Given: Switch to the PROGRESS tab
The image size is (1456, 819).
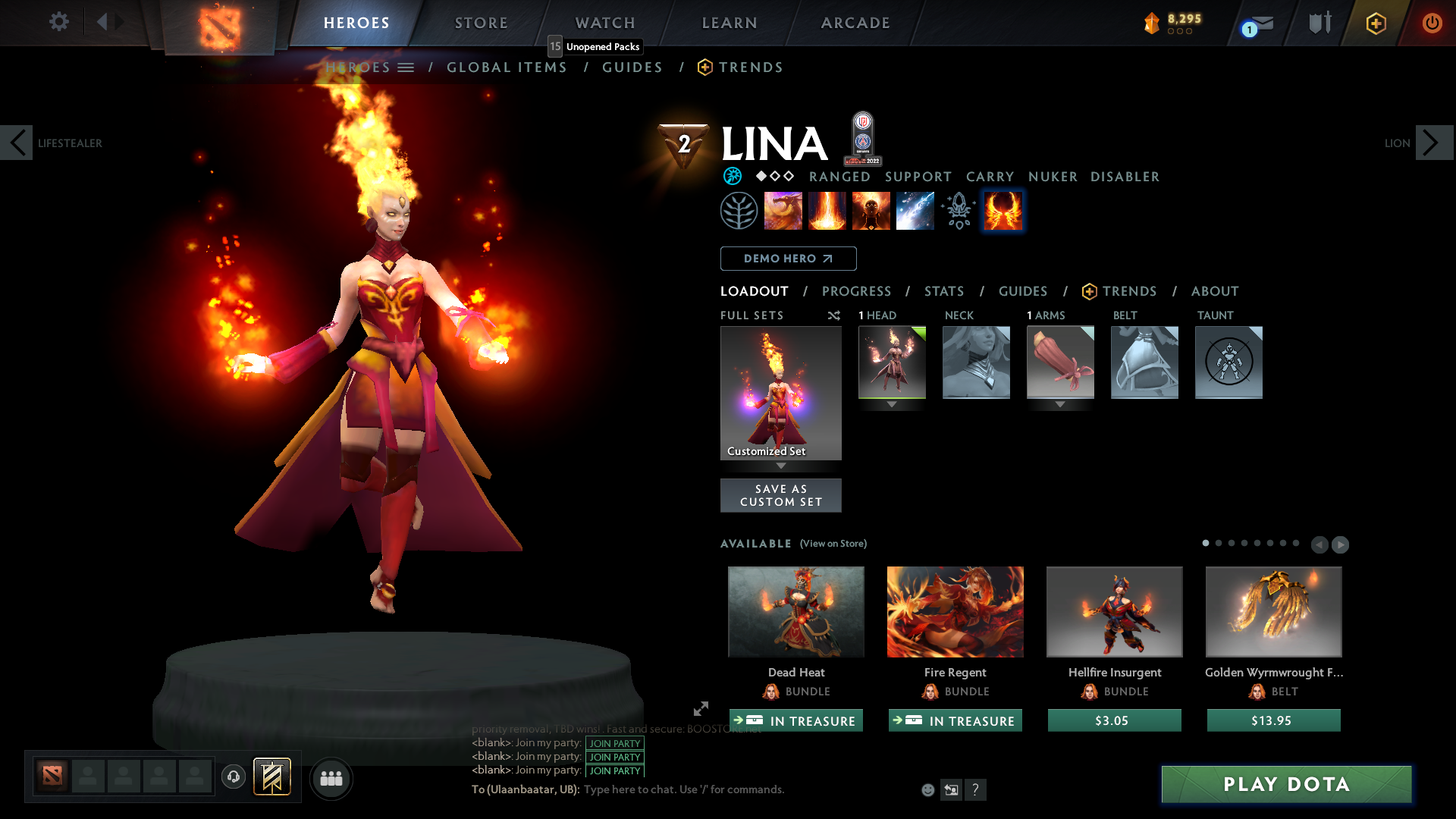Looking at the screenshot, I should pyautogui.click(x=857, y=291).
